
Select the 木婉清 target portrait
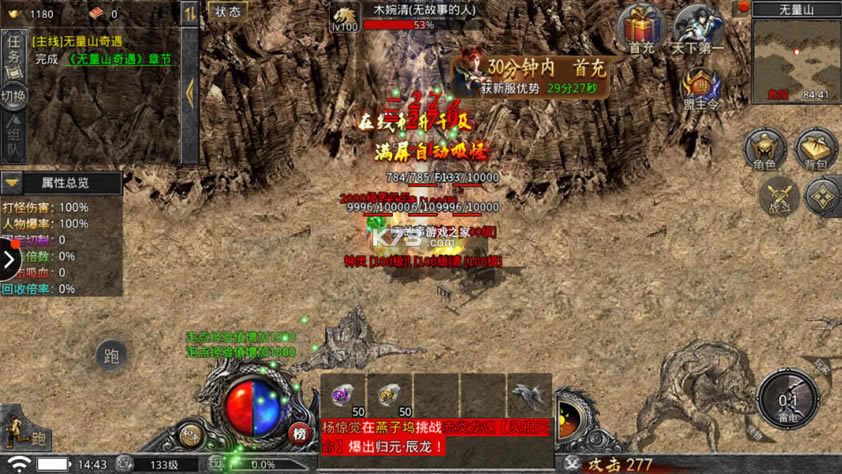pyautogui.click(x=345, y=16)
